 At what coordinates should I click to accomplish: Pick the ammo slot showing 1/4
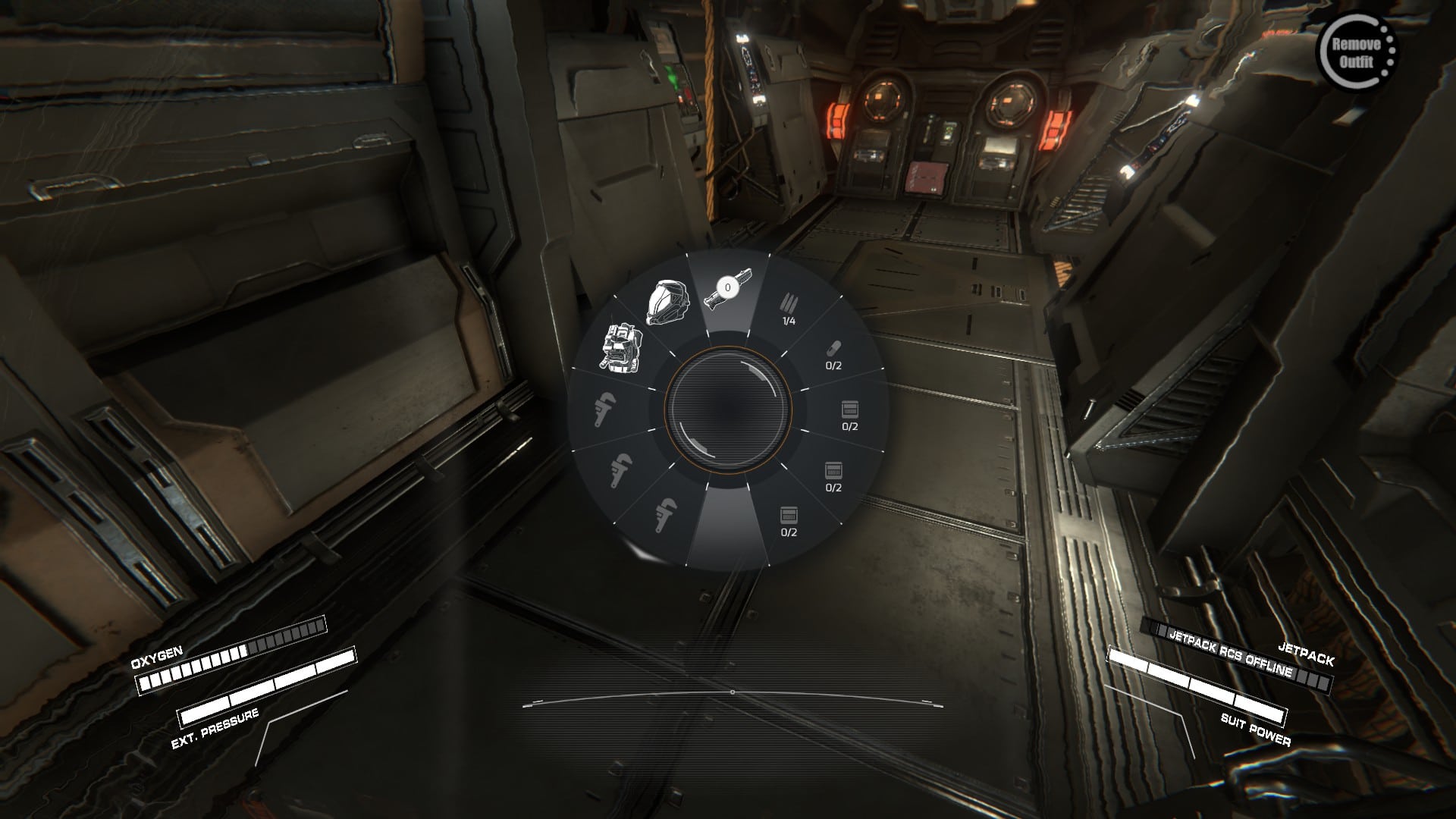(789, 310)
